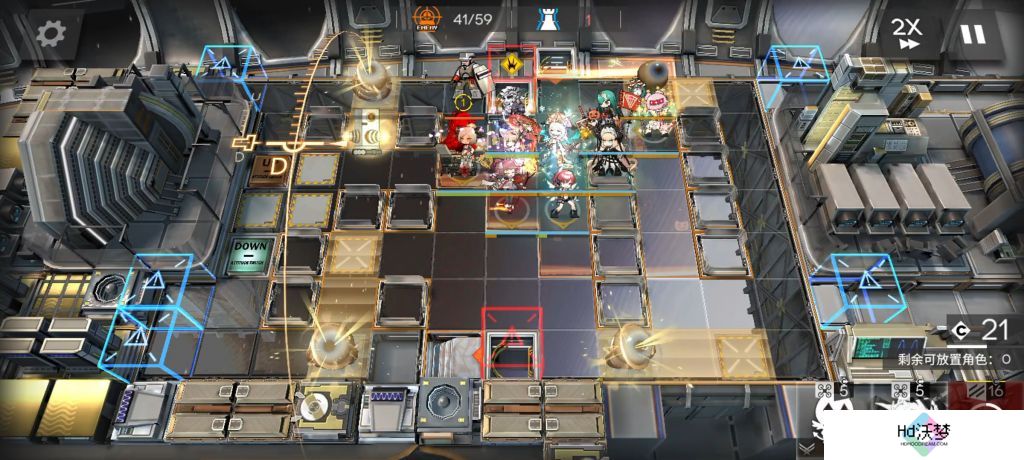Open the settings gear menu

49,33
